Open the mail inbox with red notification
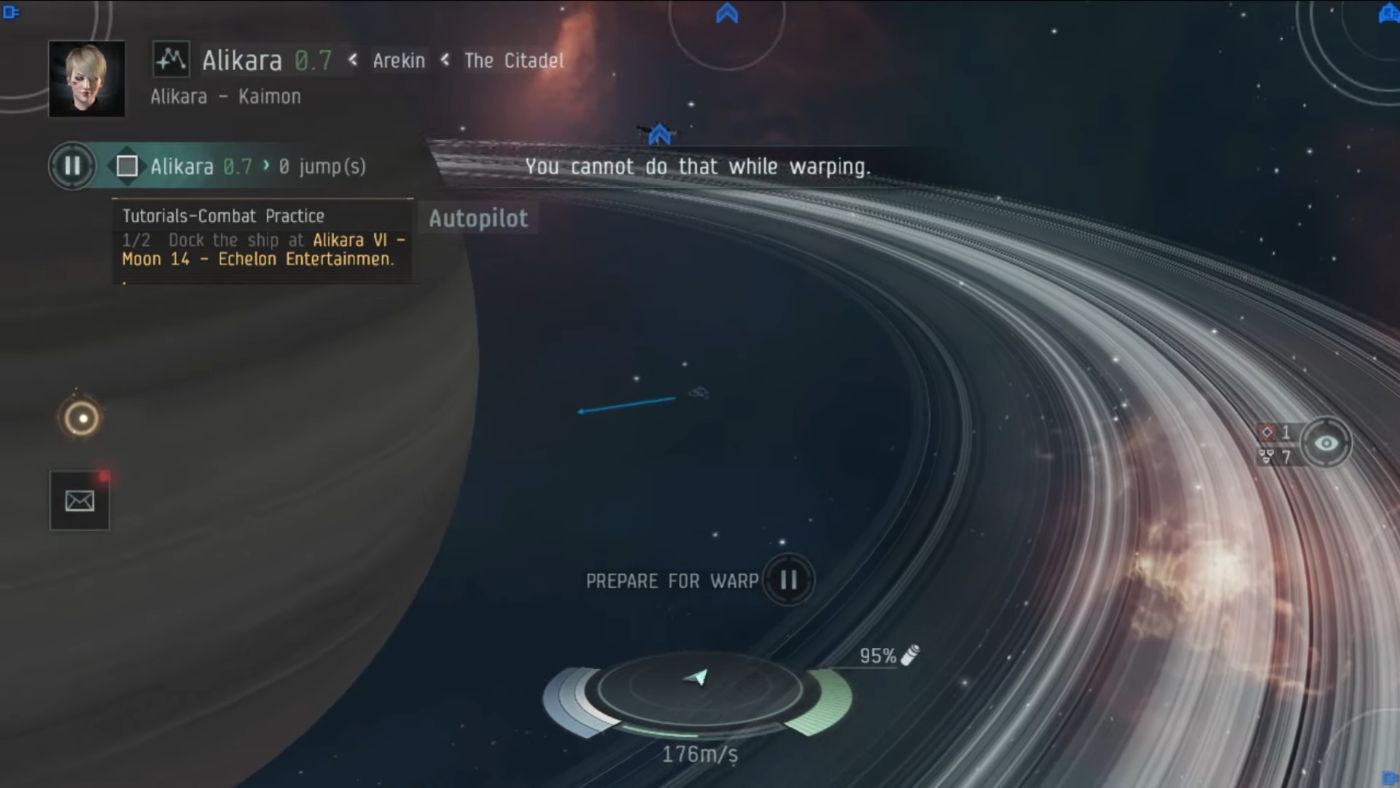Viewport: 1400px width, 788px height. [79, 500]
